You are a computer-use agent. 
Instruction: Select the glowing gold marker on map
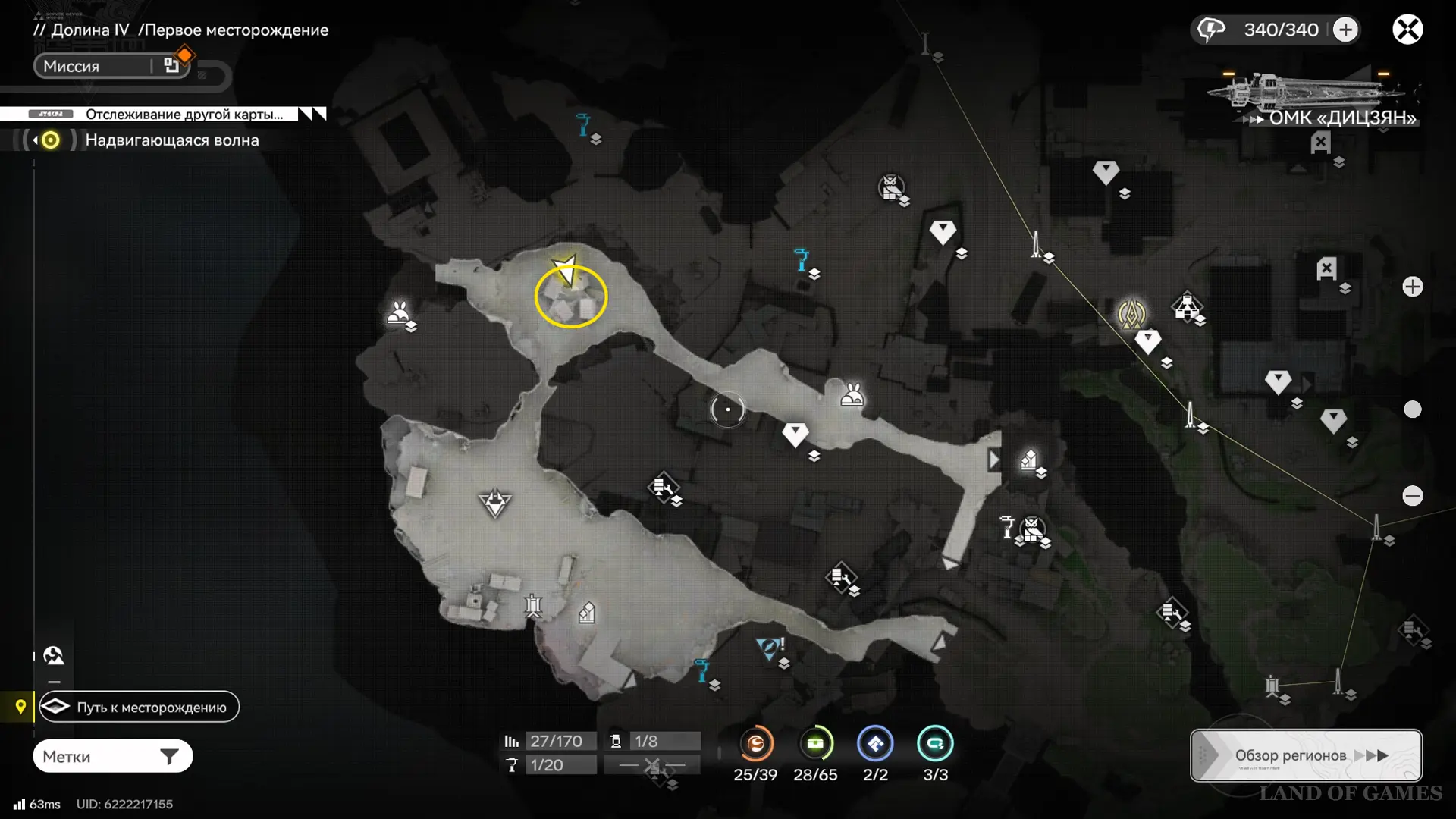click(x=1131, y=313)
